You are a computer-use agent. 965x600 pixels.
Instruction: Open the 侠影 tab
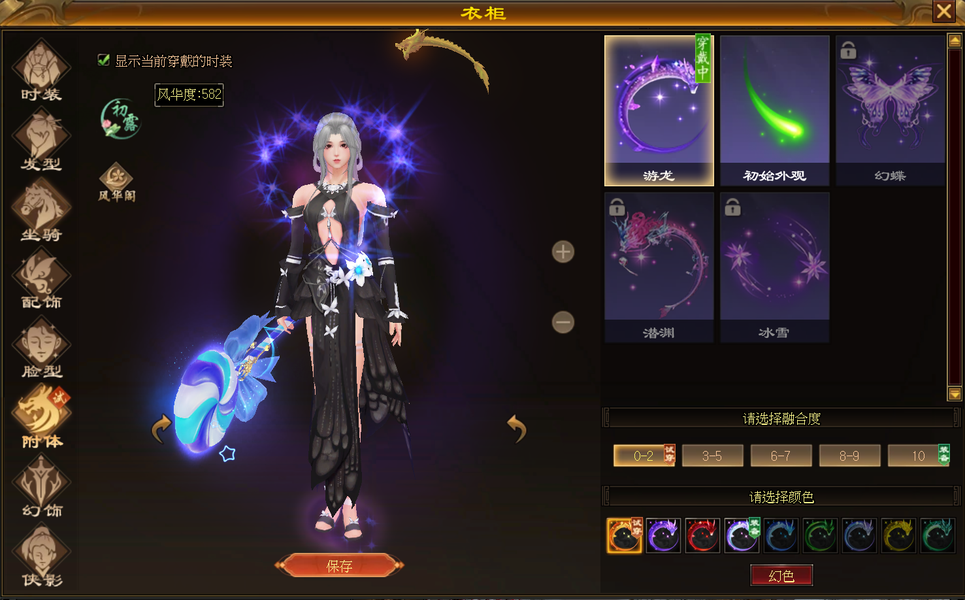coord(41,556)
